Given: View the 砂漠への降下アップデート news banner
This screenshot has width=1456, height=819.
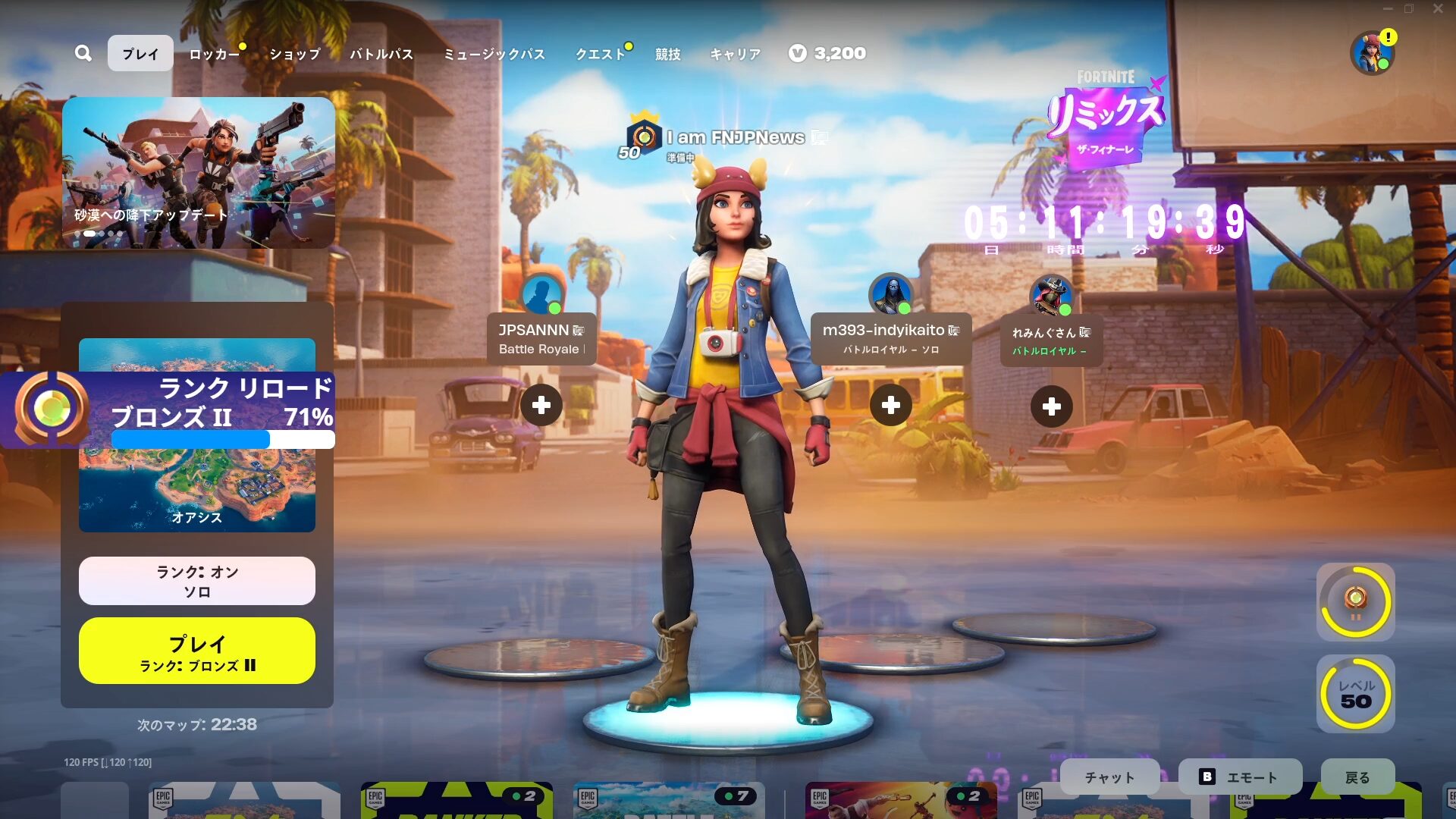Looking at the screenshot, I should click(199, 173).
